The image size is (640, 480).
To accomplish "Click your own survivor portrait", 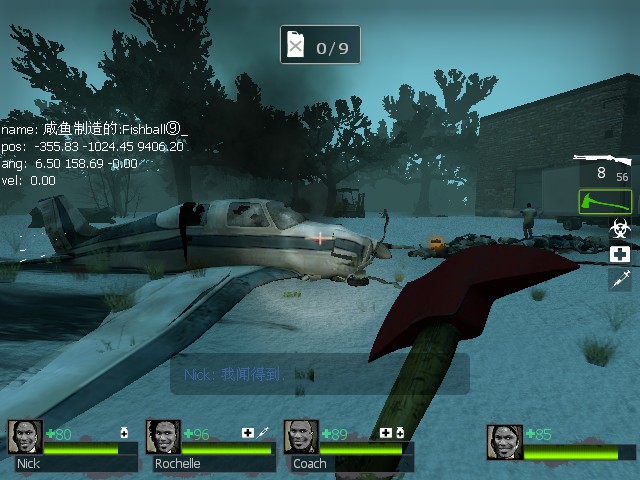I will (x=504, y=441).
